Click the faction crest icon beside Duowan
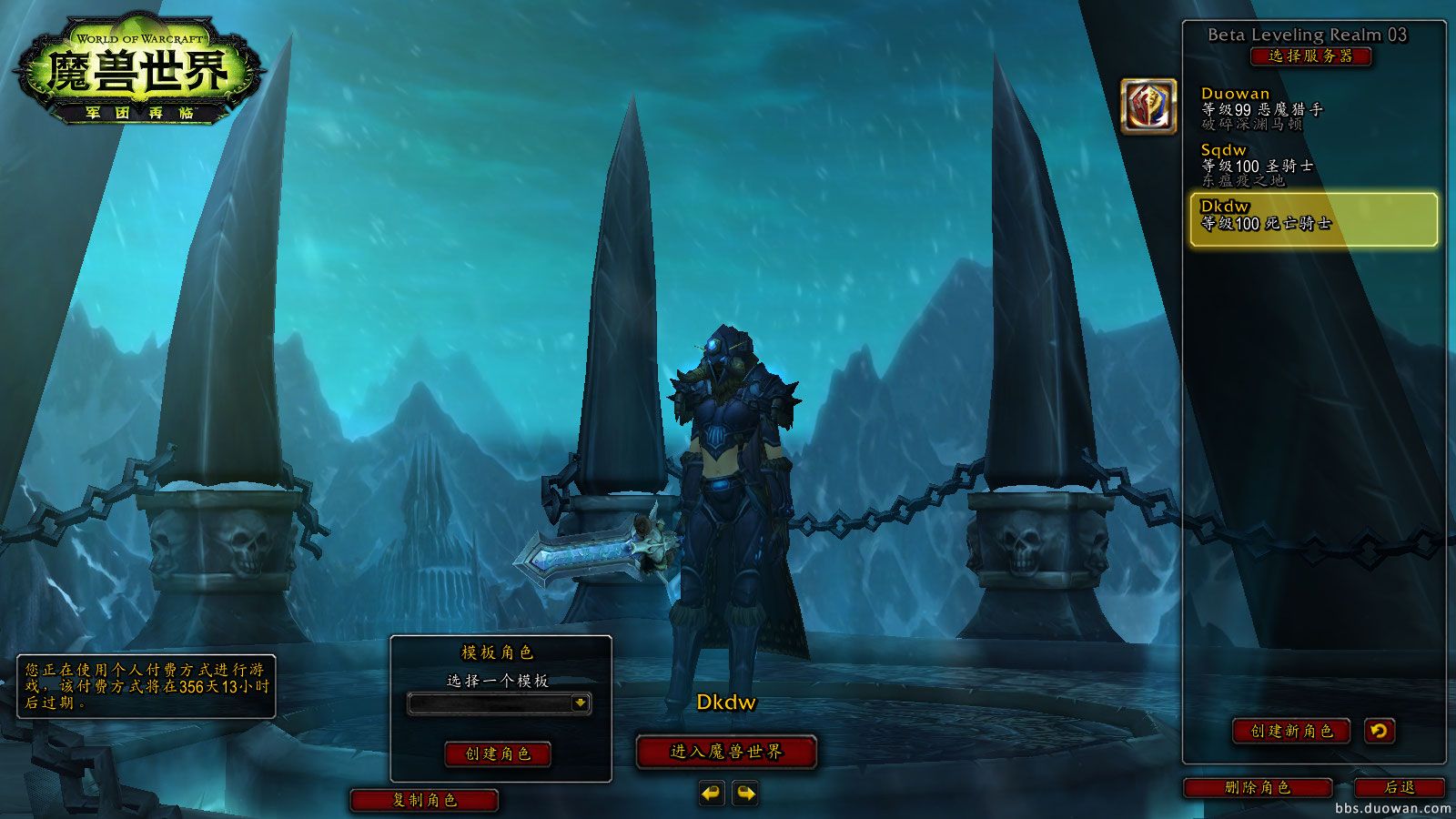 click(x=1148, y=106)
